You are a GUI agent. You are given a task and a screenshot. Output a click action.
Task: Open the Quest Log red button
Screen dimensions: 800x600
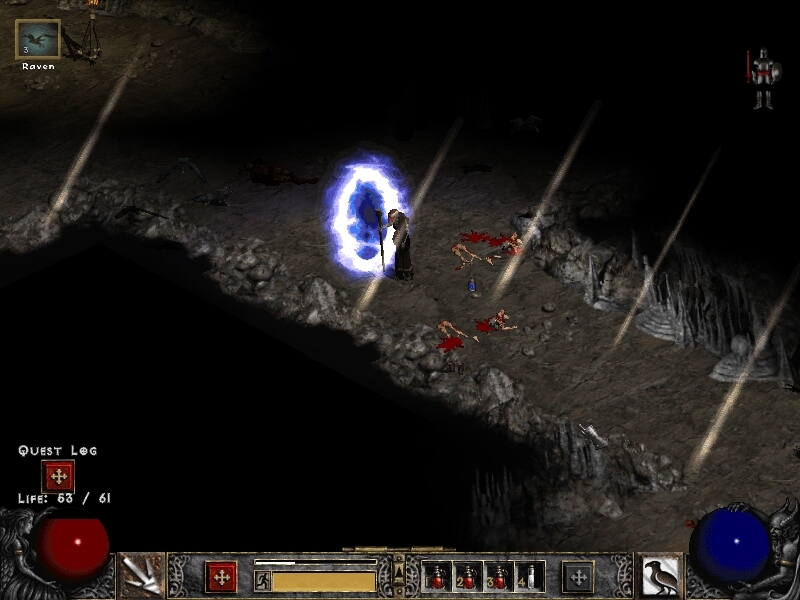coord(57,475)
